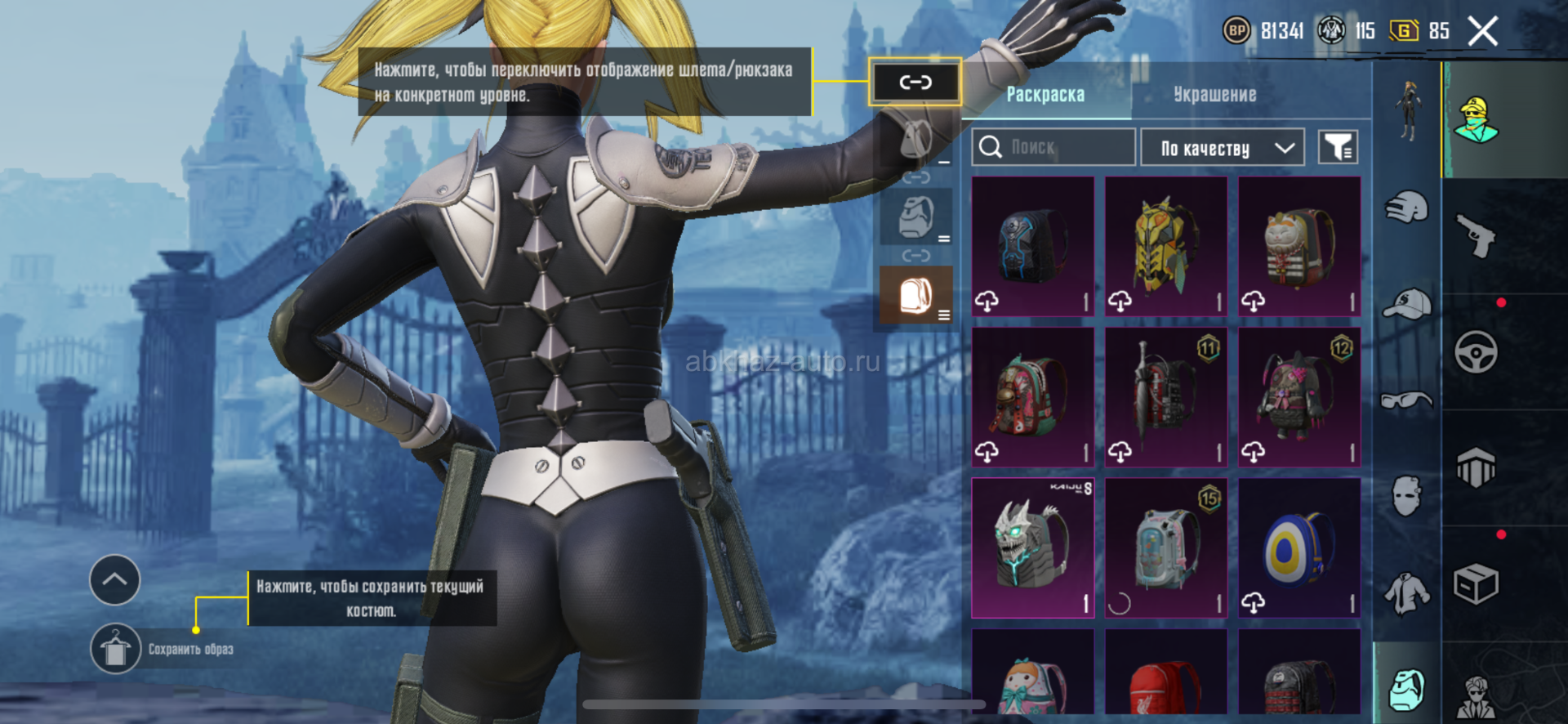Screen dimensions: 1568x724
Task: Save the current outfit with Сохранить образ
Action: pyautogui.click(x=116, y=650)
